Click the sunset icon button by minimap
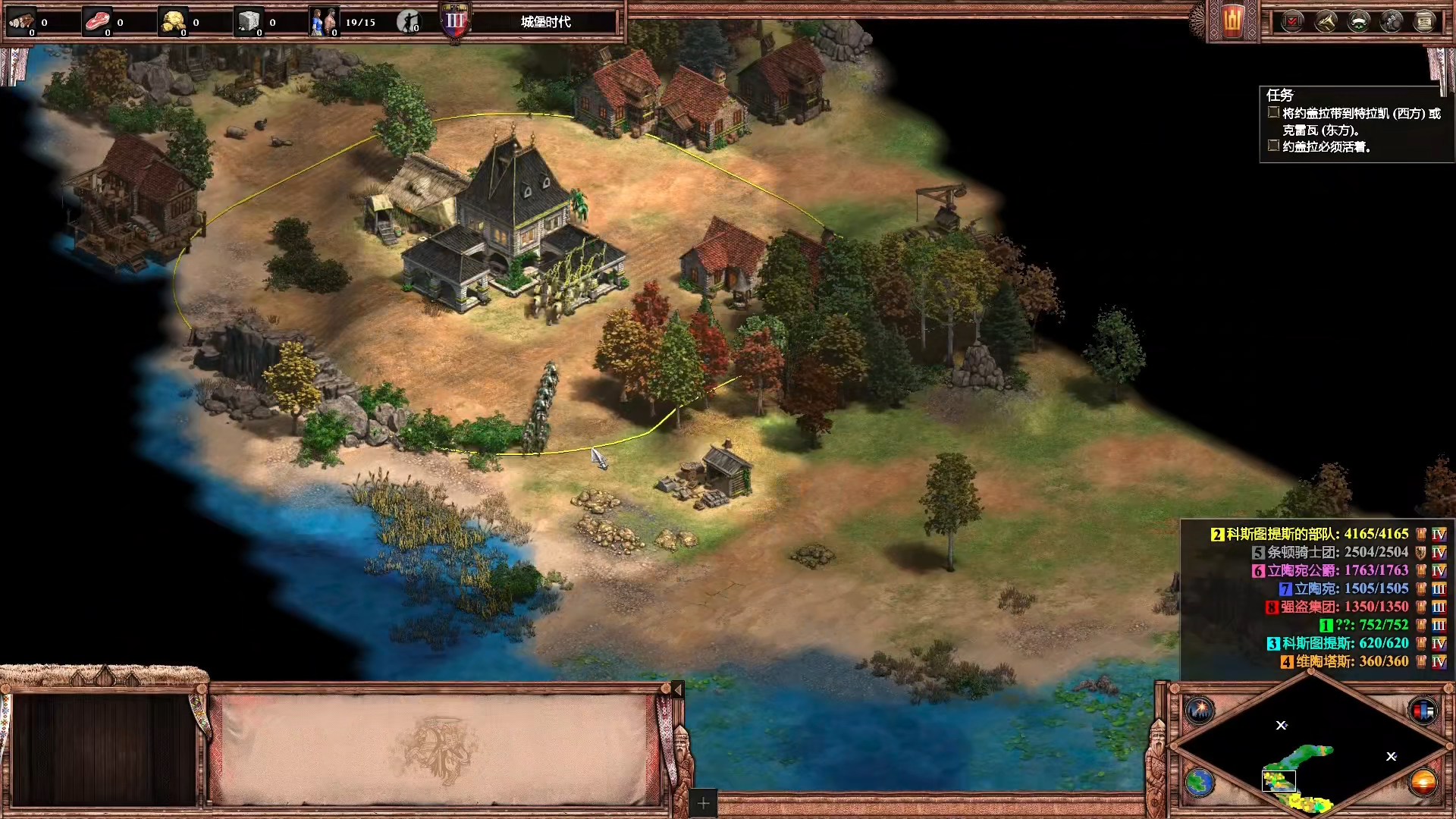This screenshot has width=1456, height=819. 1423,782
